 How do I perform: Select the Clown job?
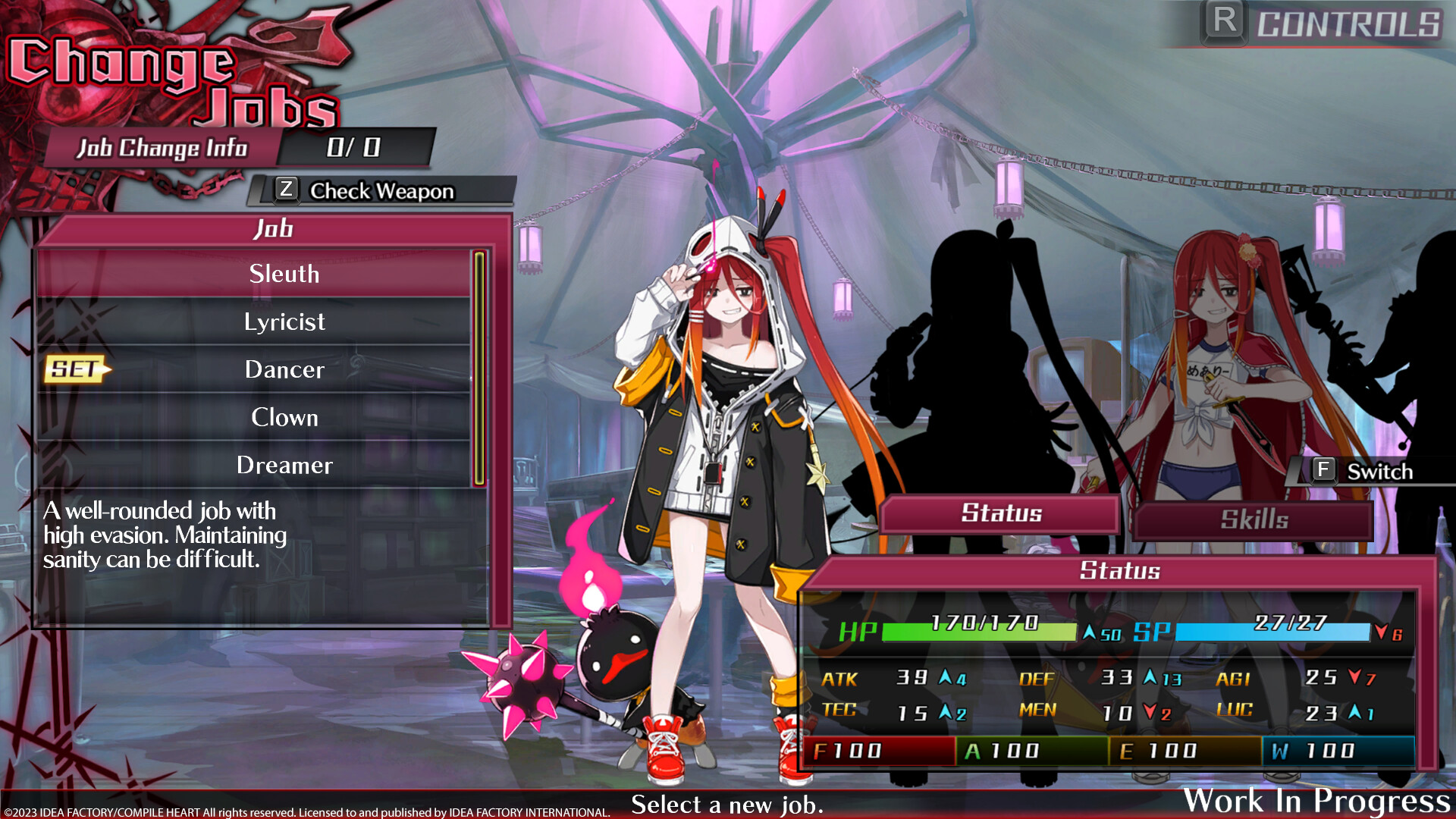(x=284, y=417)
